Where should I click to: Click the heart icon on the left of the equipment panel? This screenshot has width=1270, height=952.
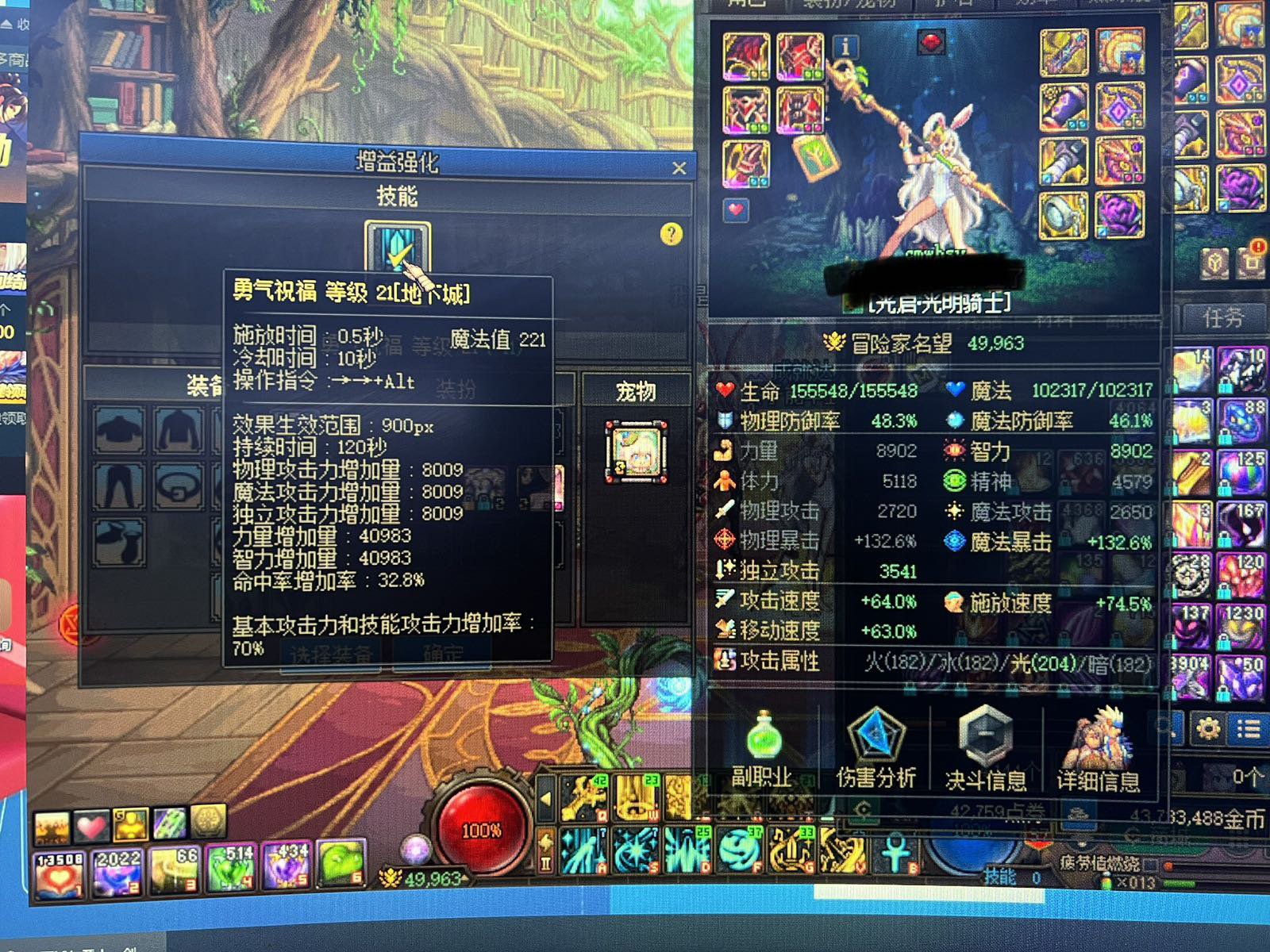[734, 210]
